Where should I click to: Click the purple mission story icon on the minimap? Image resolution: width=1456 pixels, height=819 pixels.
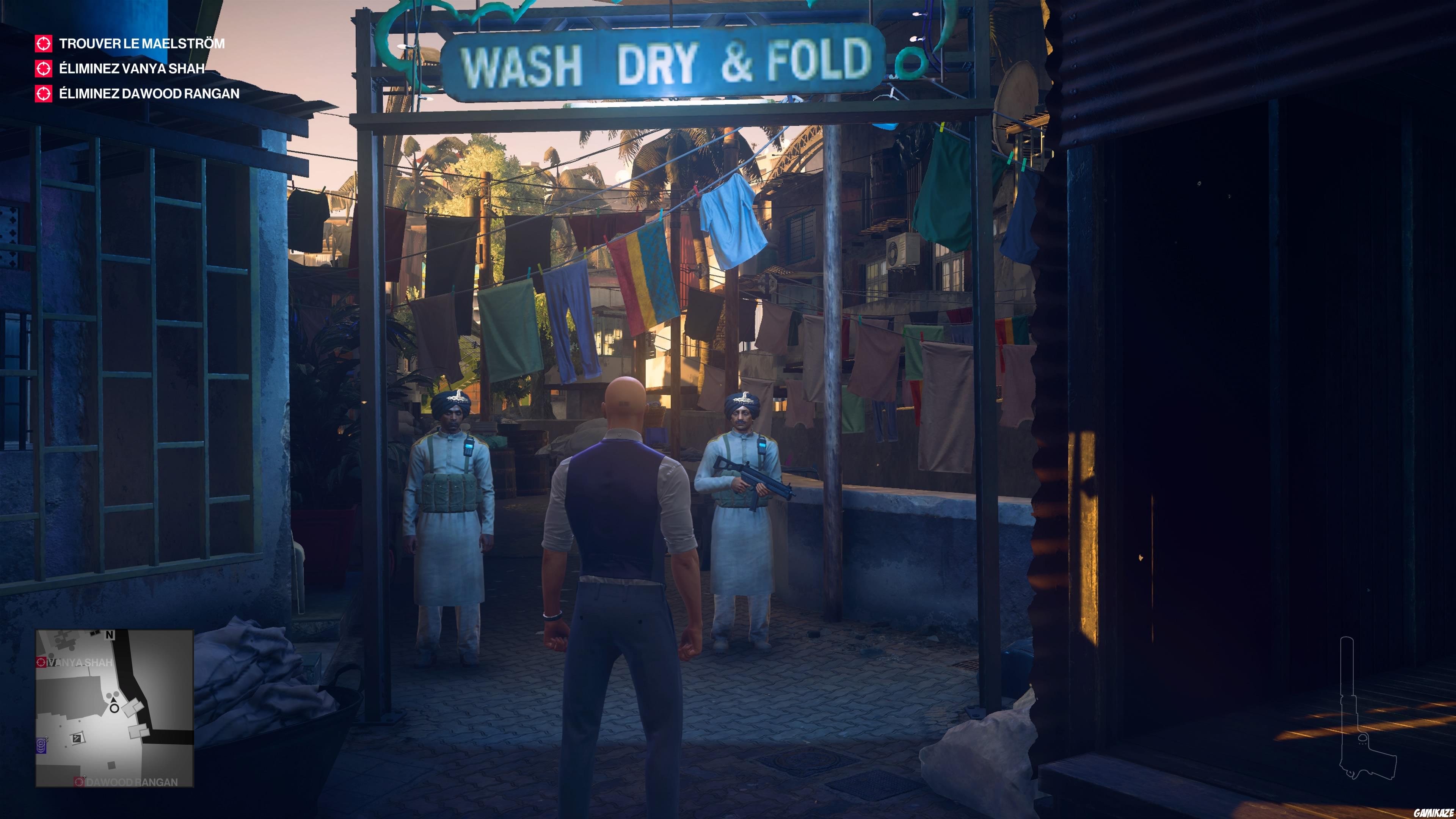tap(41, 746)
